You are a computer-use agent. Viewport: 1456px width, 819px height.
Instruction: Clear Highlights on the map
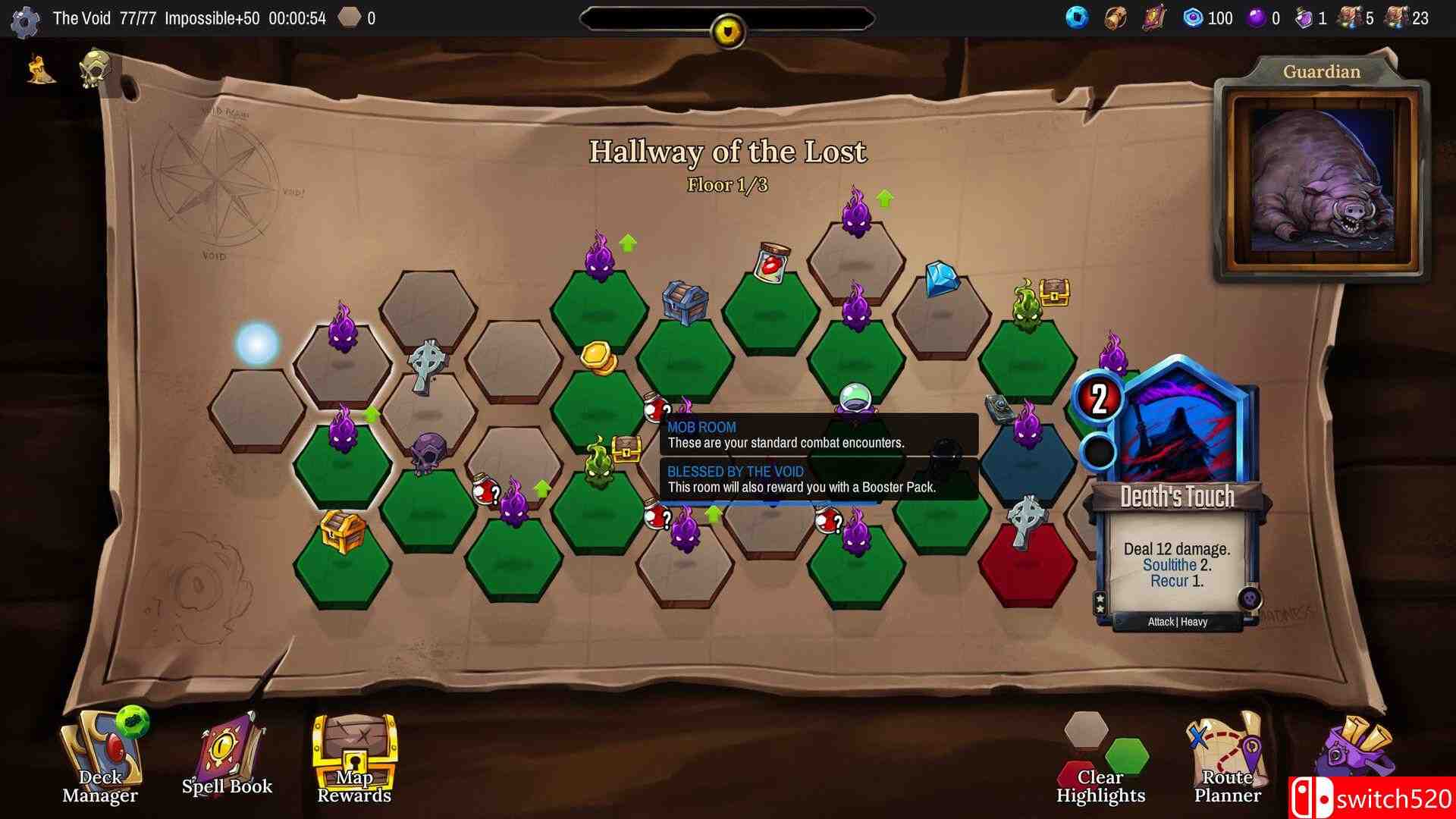coord(1100,758)
